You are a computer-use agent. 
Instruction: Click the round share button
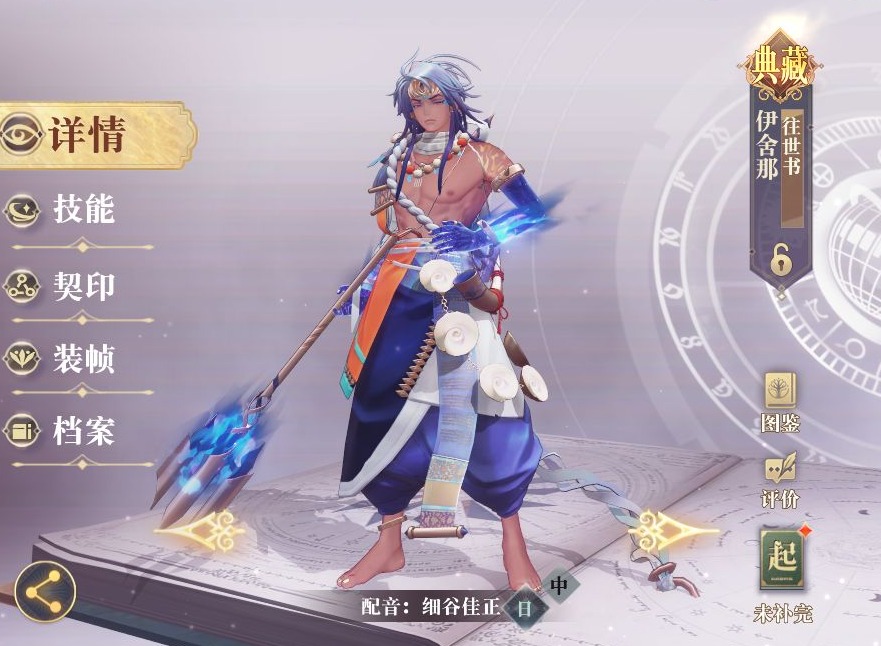[45, 591]
